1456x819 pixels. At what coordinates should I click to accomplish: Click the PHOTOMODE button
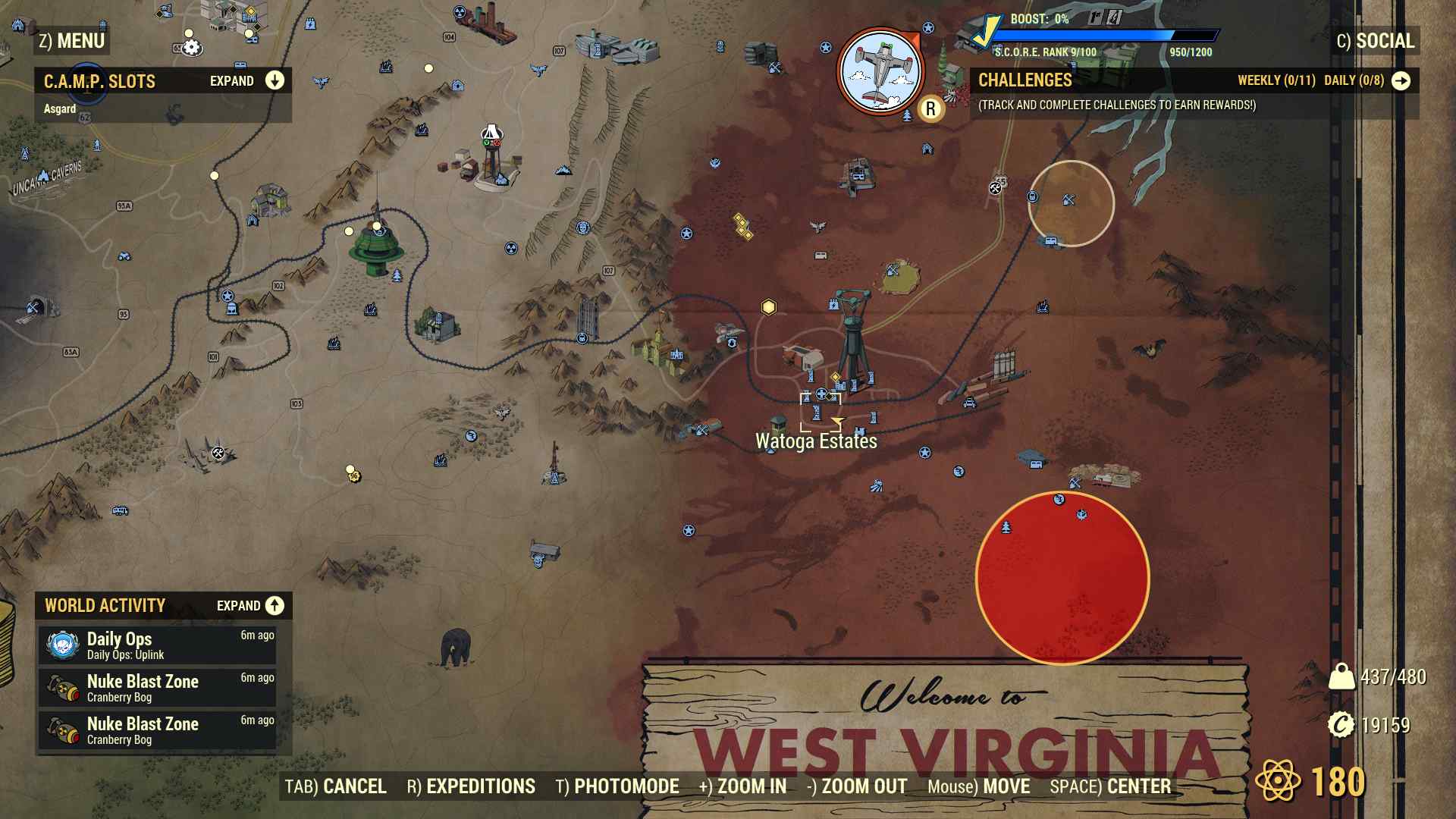[x=625, y=786]
